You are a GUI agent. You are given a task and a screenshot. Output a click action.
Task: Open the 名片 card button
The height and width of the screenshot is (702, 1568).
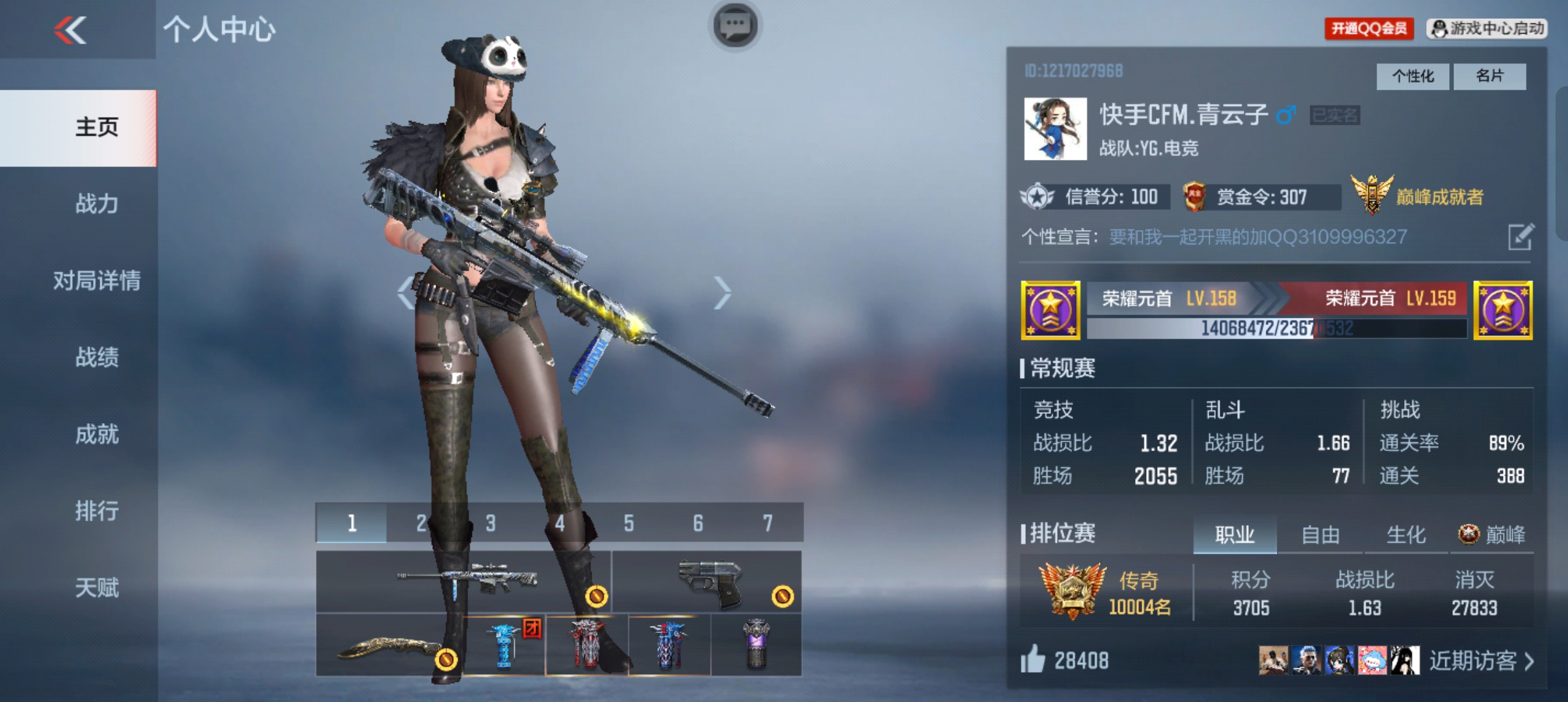click(1489, 76)
